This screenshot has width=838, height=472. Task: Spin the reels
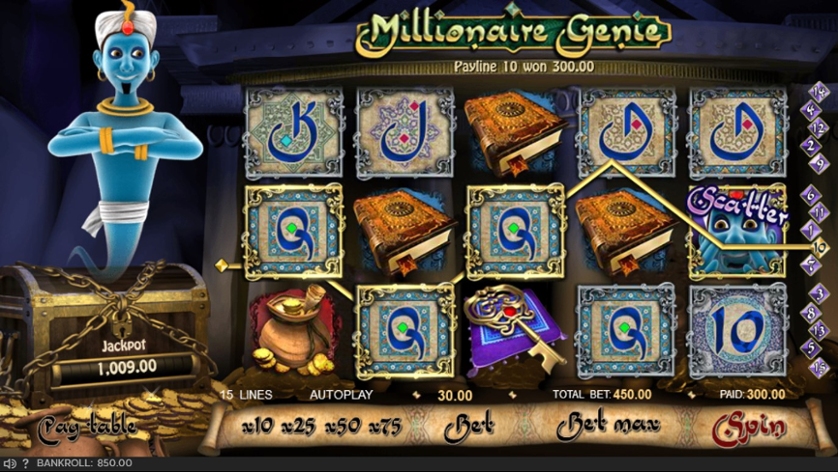[x=749, y=427]
